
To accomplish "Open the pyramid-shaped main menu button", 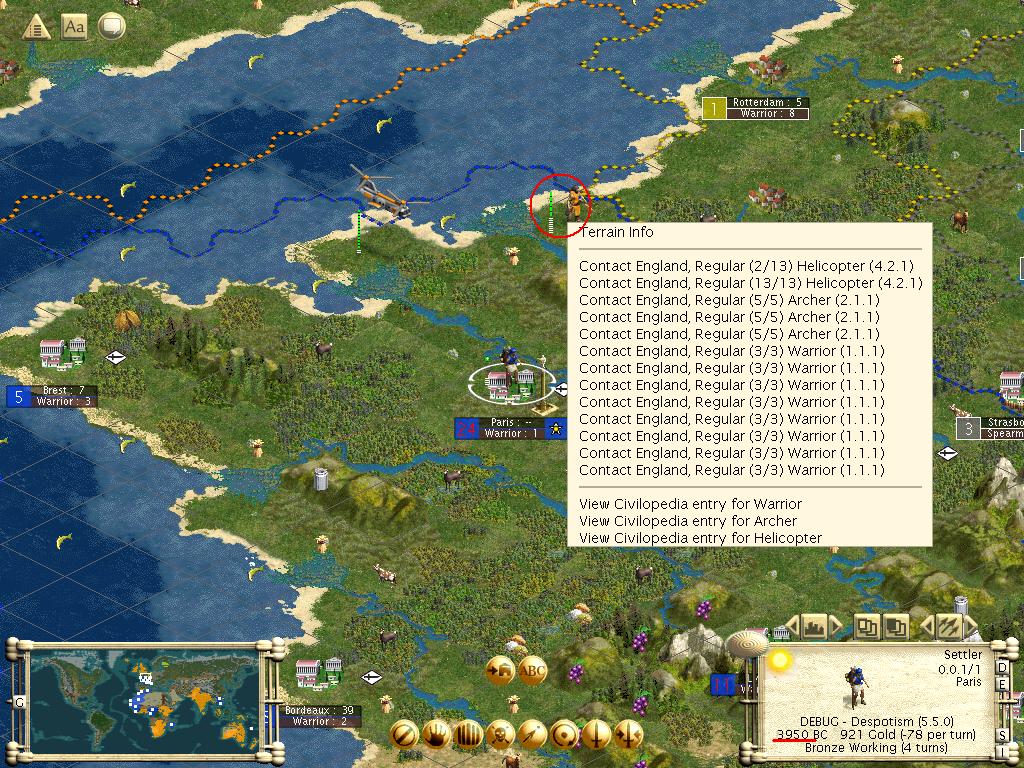I will coord(37,27).
